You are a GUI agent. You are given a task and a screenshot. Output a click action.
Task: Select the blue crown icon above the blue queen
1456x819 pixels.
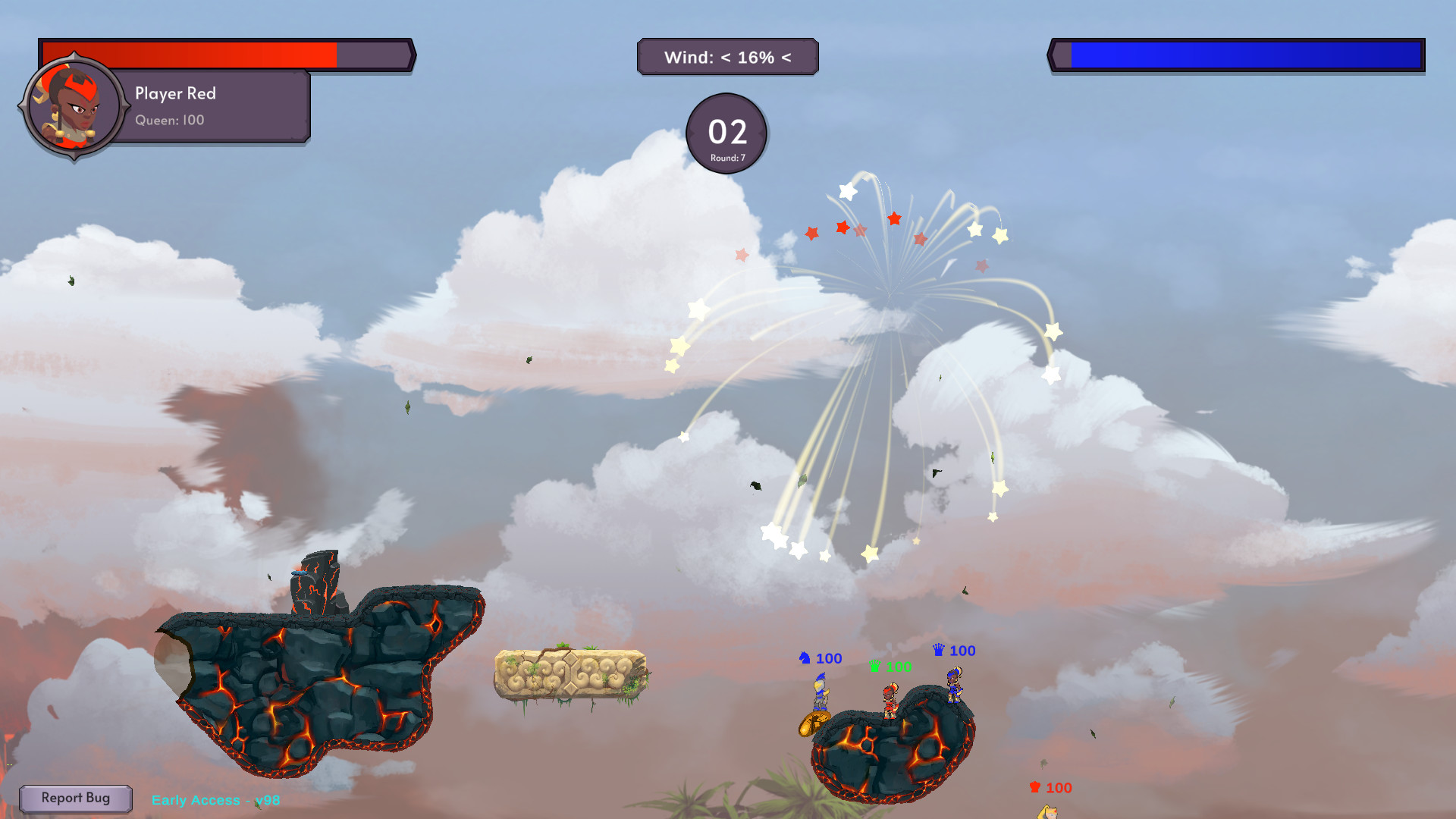point(938,650)
